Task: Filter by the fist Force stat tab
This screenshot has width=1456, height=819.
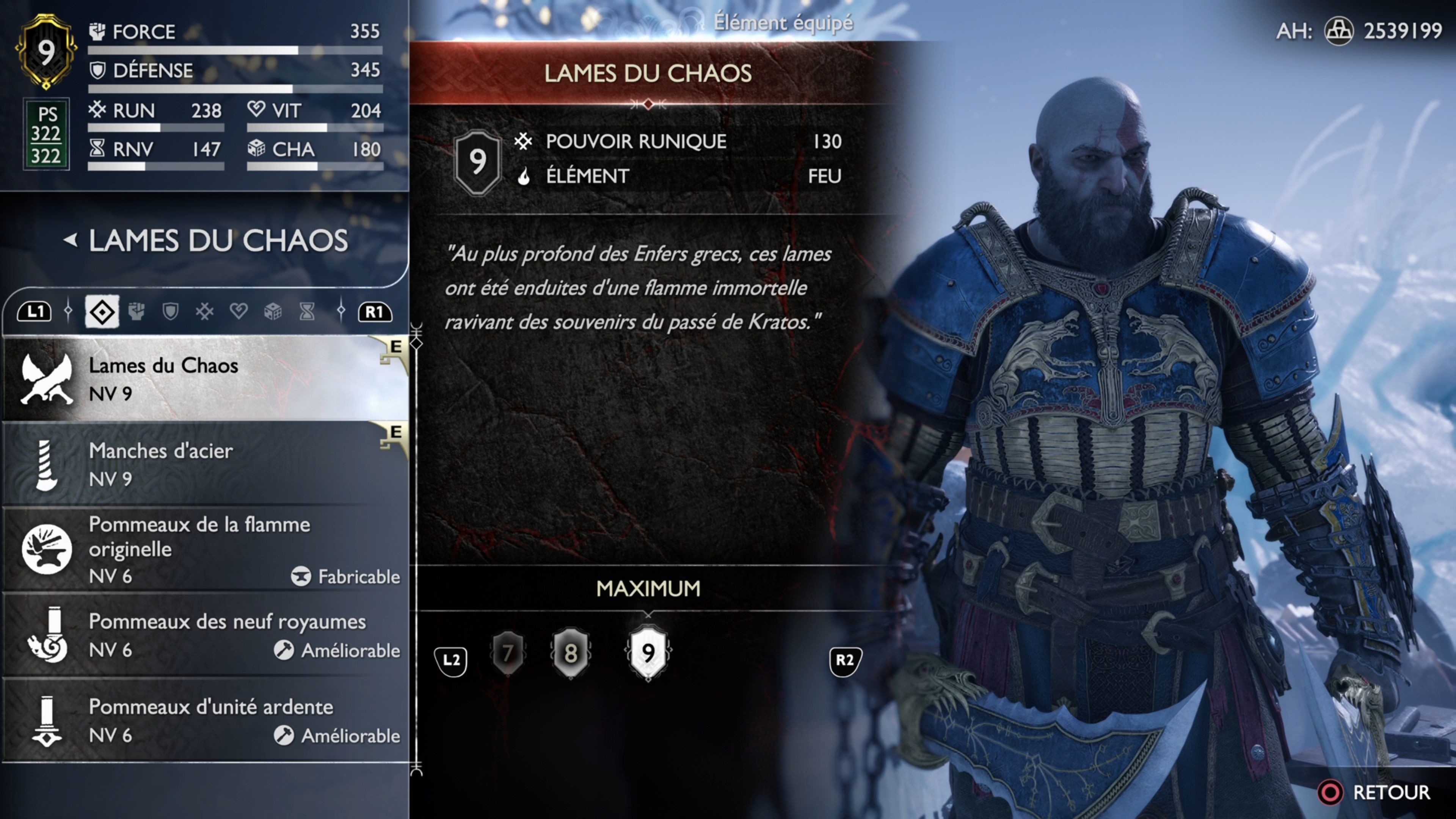Action: tap(136, 311)
